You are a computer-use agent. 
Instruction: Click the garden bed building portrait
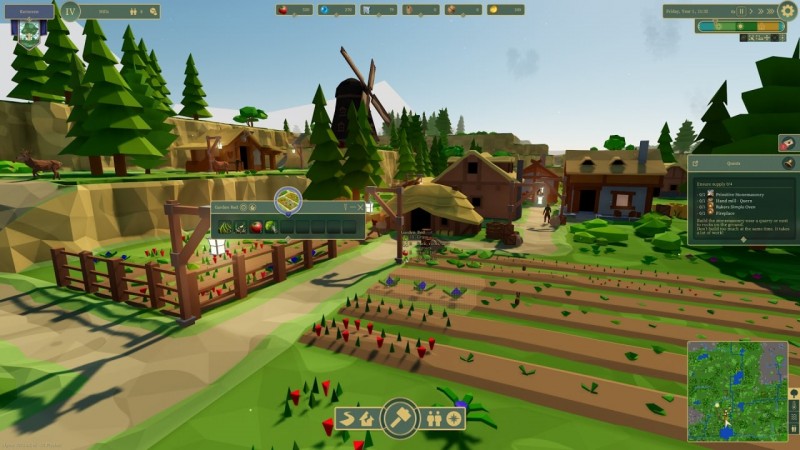pyautogui.click(x=288, y=199)
